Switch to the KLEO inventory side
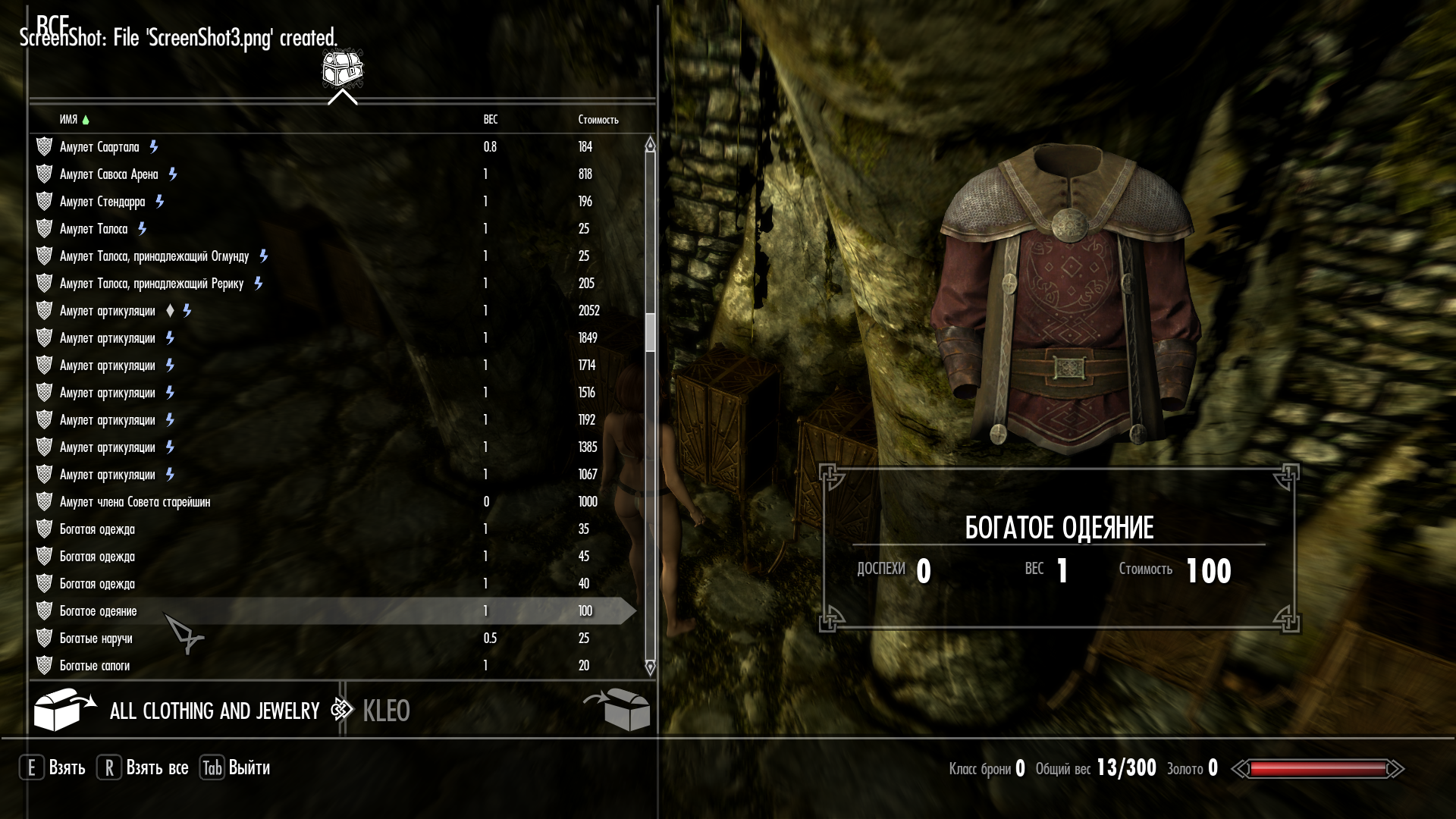1456x819 pixels. click(x=386, y=711)
